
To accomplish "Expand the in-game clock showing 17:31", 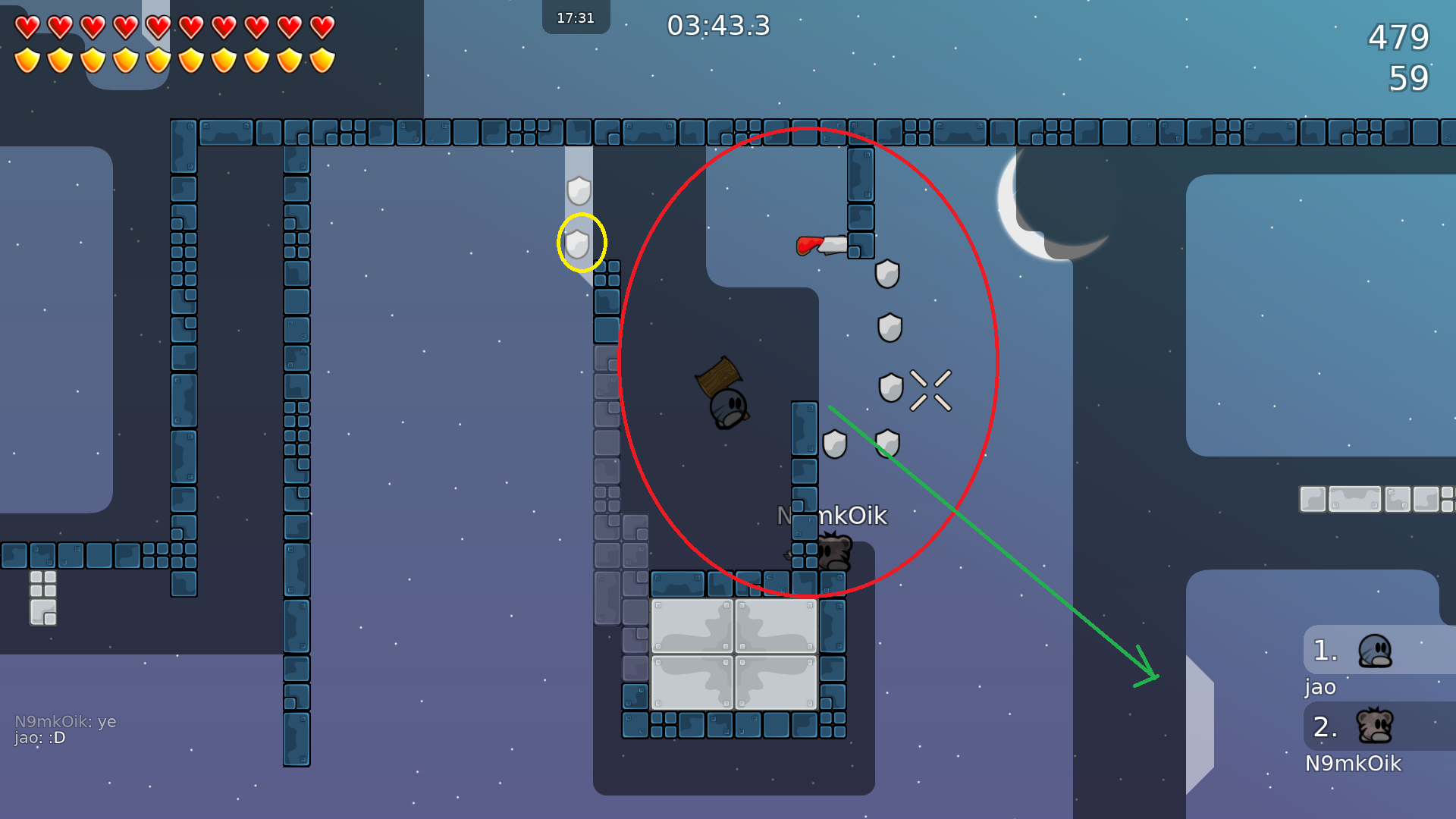I will pyautogui.click(x=575, y=17).
